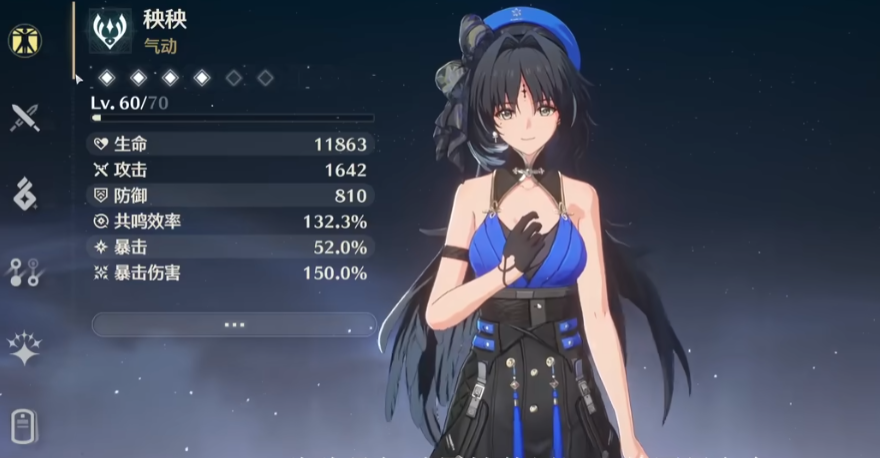Switch to the crossed swords weapon tab

(24, 117)
